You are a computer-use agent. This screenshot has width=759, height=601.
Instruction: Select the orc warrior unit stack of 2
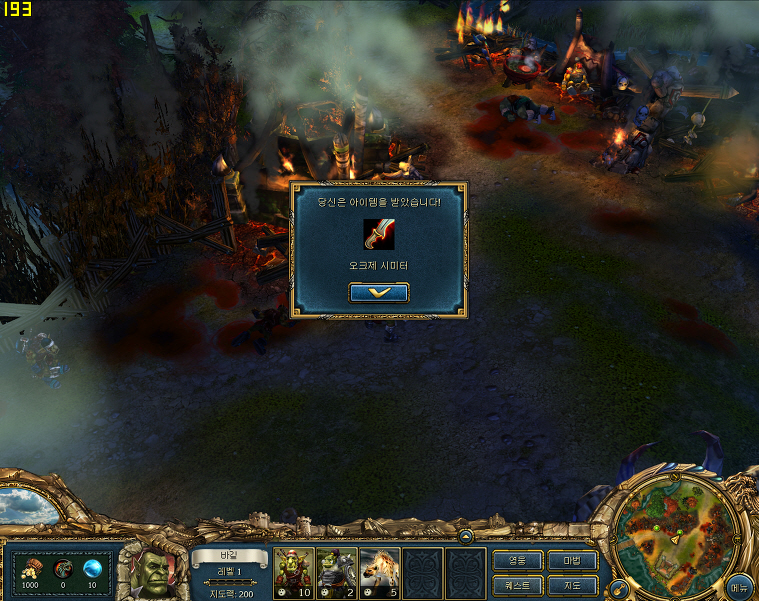pyautogui.click(x=337, y=572)
